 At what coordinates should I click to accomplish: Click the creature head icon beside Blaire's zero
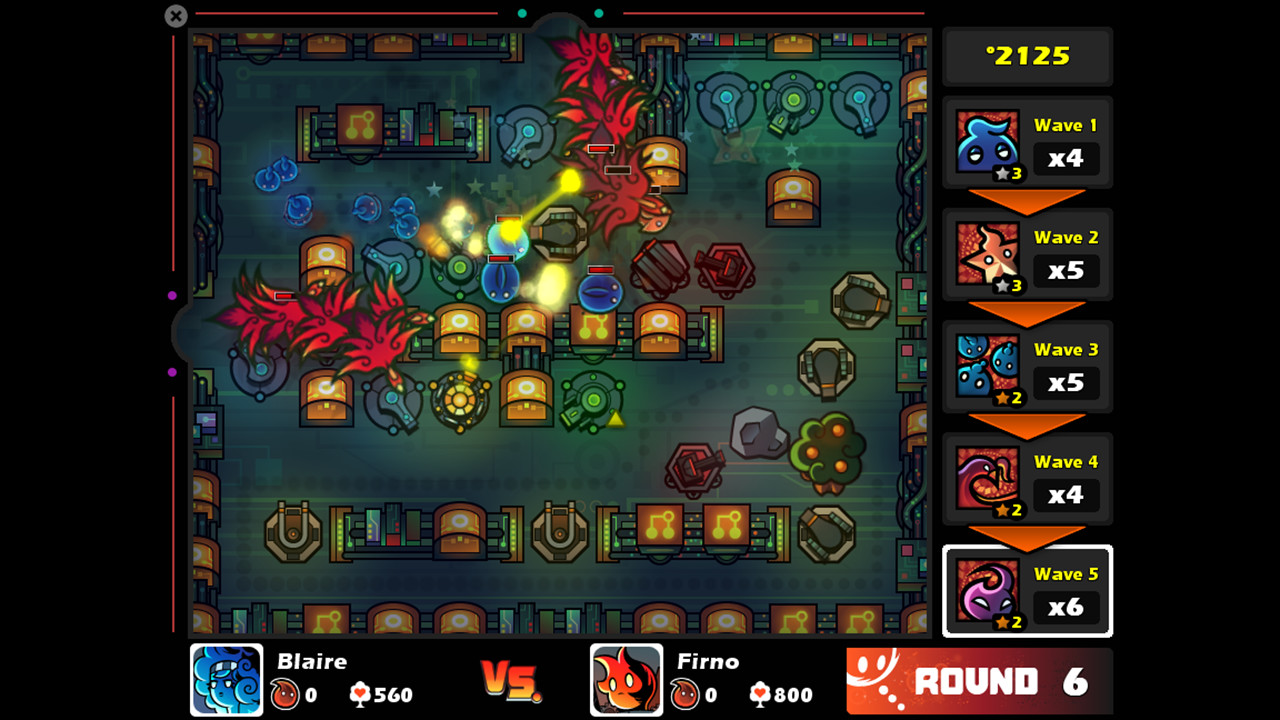(286, 695)
